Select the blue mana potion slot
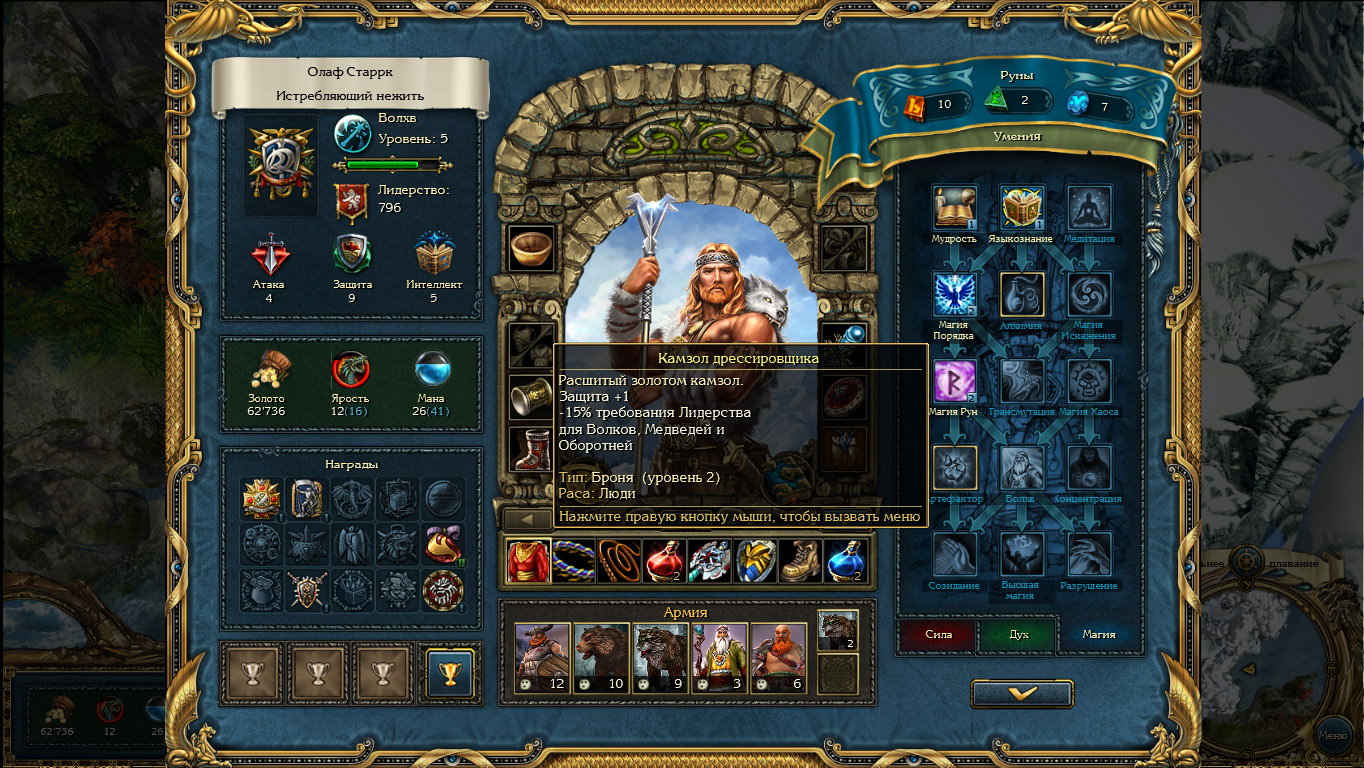 tap(845, 561)
